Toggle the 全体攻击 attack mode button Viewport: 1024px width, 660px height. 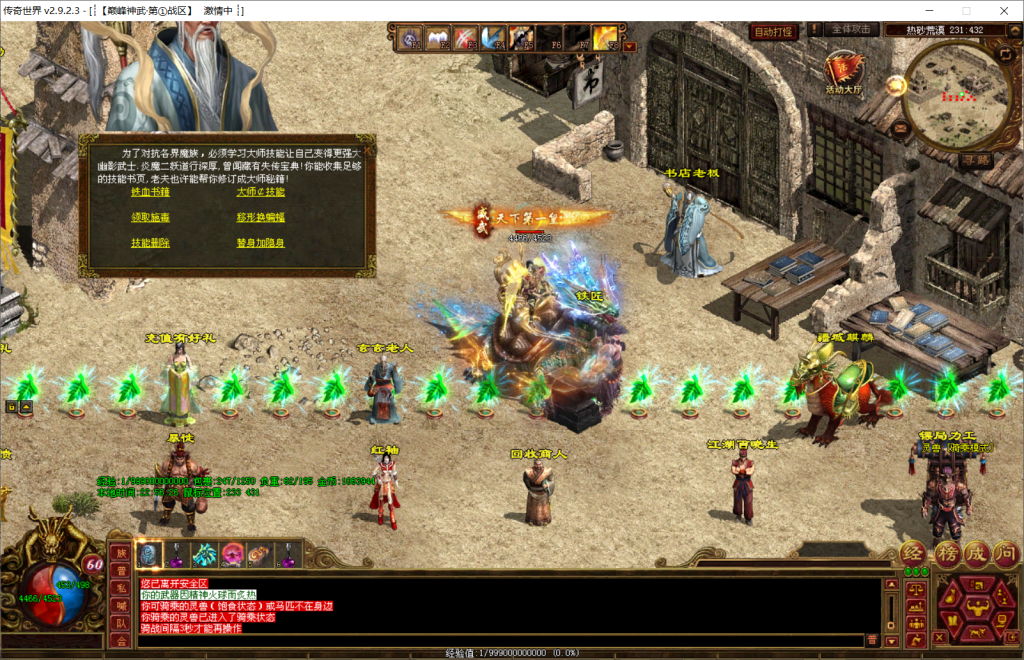click(853, 30)
